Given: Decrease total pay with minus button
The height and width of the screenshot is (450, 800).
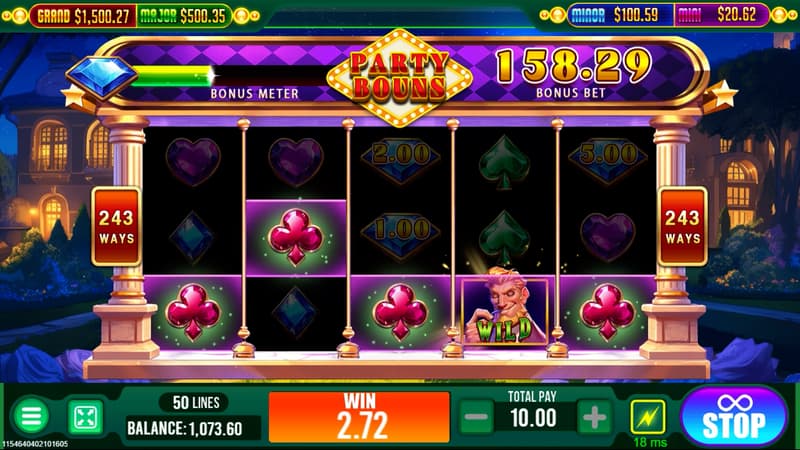Looking at the screenshot, I should [x=477, y=418].
